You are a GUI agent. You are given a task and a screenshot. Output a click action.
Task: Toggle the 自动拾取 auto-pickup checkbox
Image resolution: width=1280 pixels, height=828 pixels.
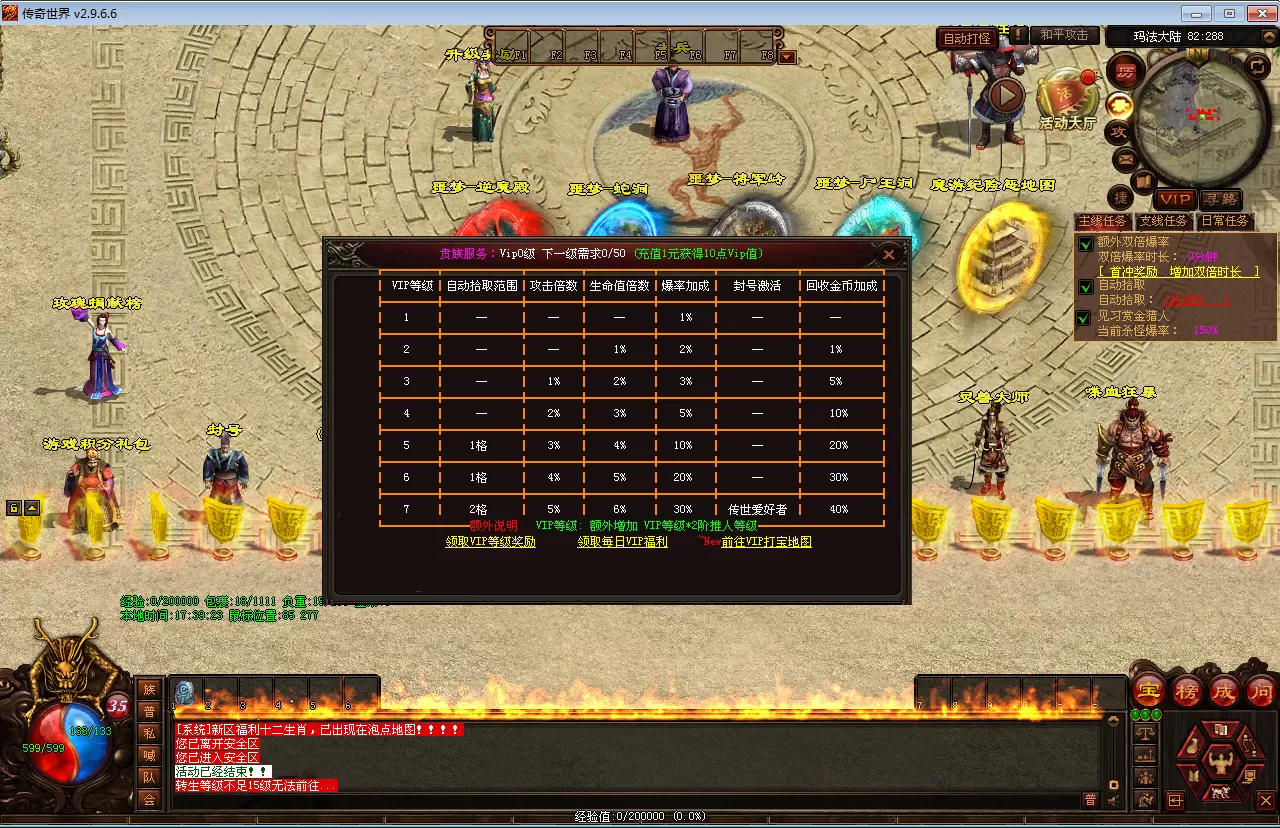pos(1085,286)
